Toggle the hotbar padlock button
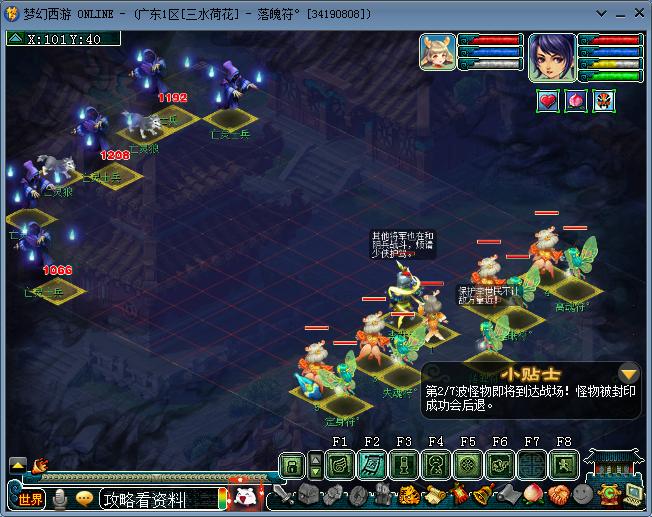Image resolution: width=652 pixels, height=517 pixels. (291, 466)
